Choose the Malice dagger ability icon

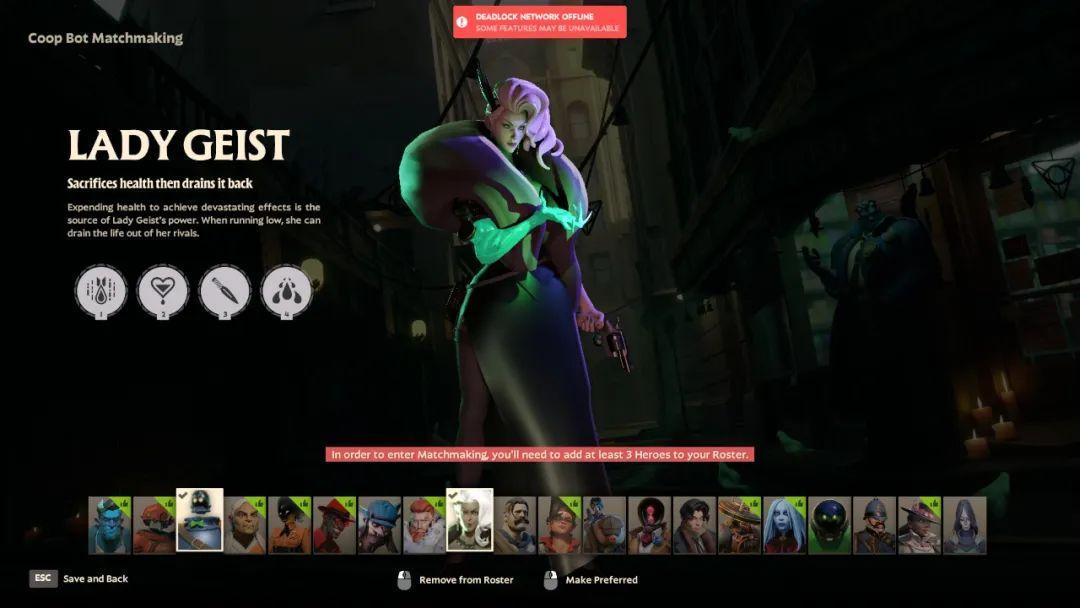225,291
